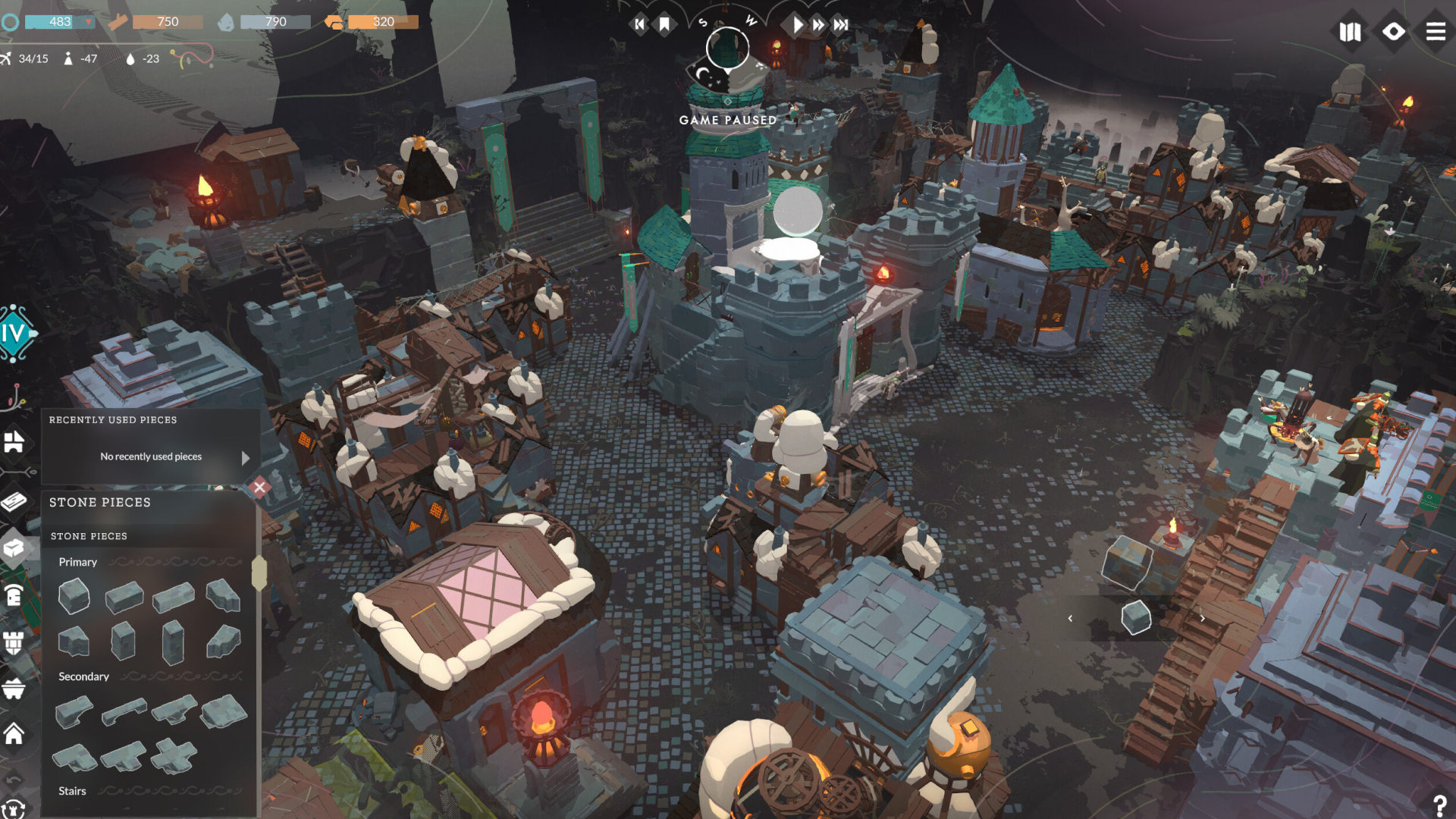Open the house category in the build sidebar
The image size is (1456, 819).
click(14, 734)
